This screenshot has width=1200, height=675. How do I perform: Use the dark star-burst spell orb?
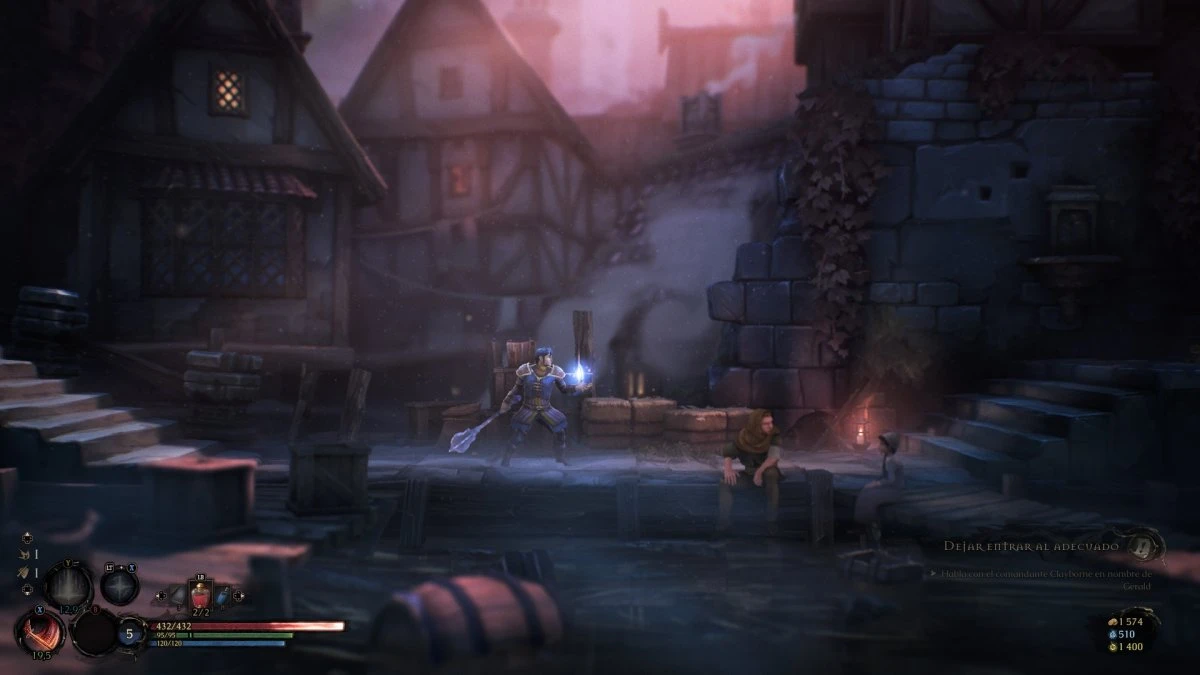[119, 585]
